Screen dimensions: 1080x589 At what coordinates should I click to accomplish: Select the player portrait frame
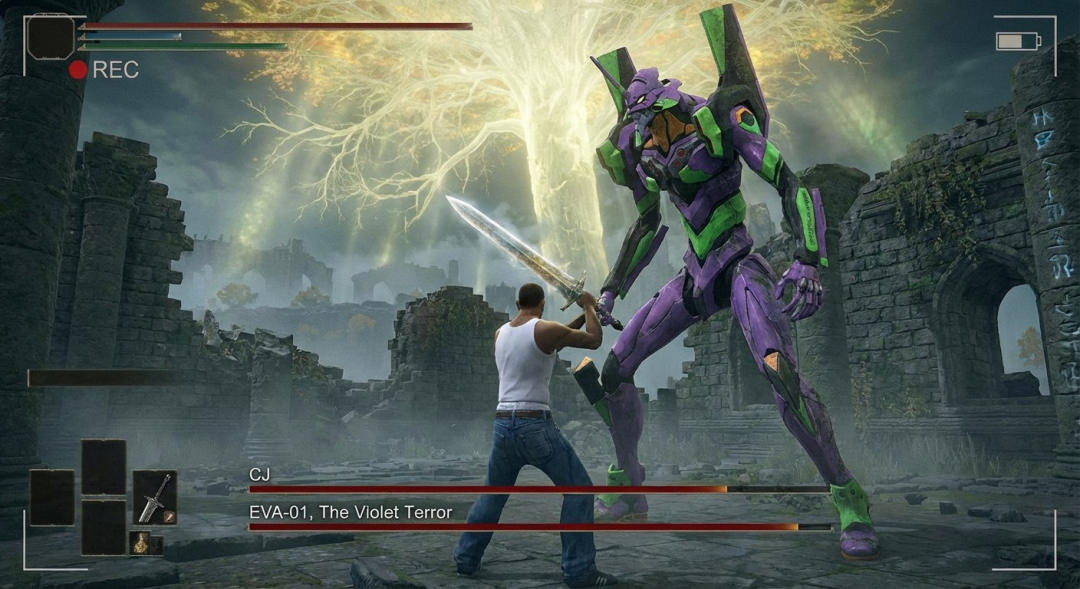[50, 36]
